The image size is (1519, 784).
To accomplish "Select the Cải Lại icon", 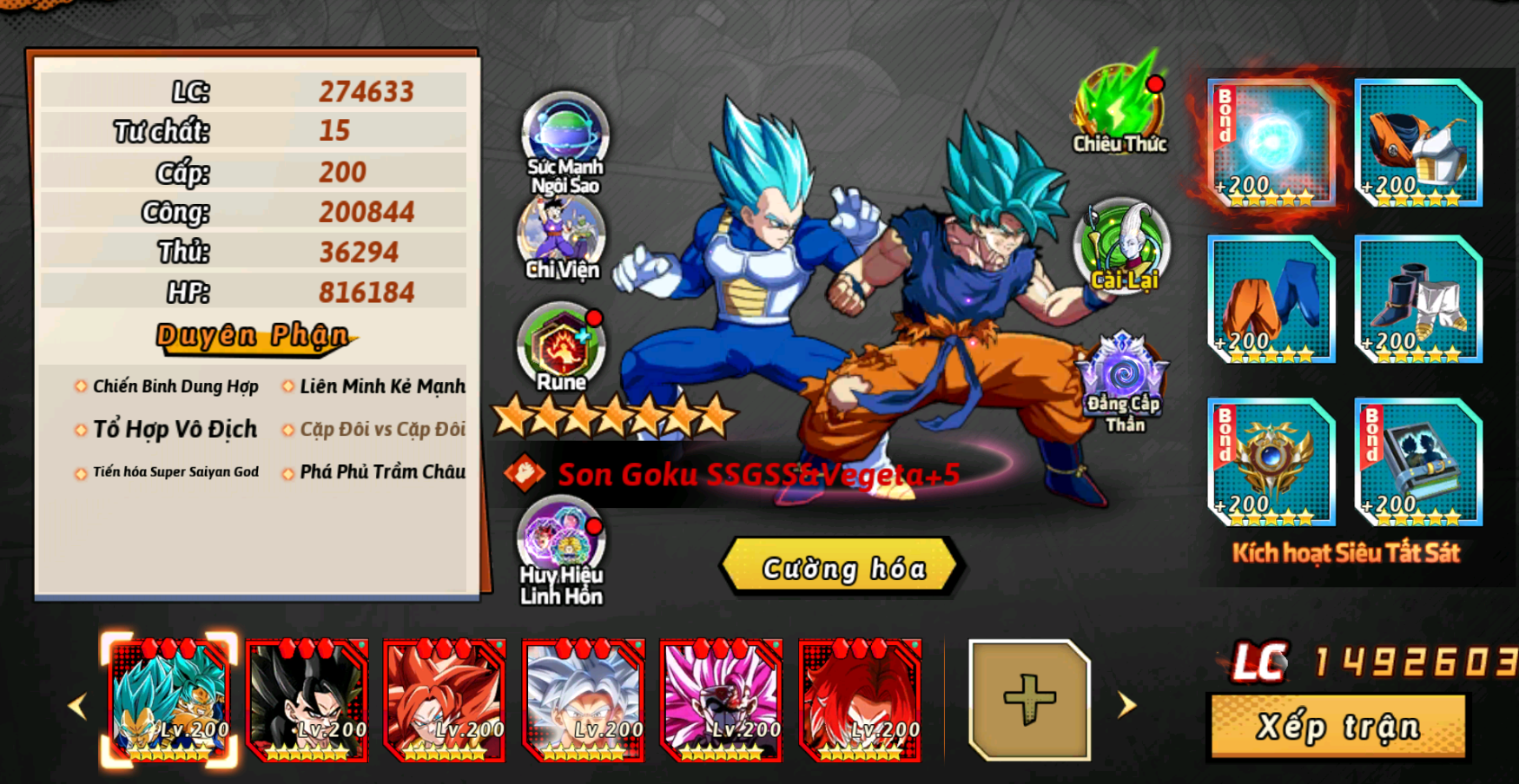I will 1122,247.
